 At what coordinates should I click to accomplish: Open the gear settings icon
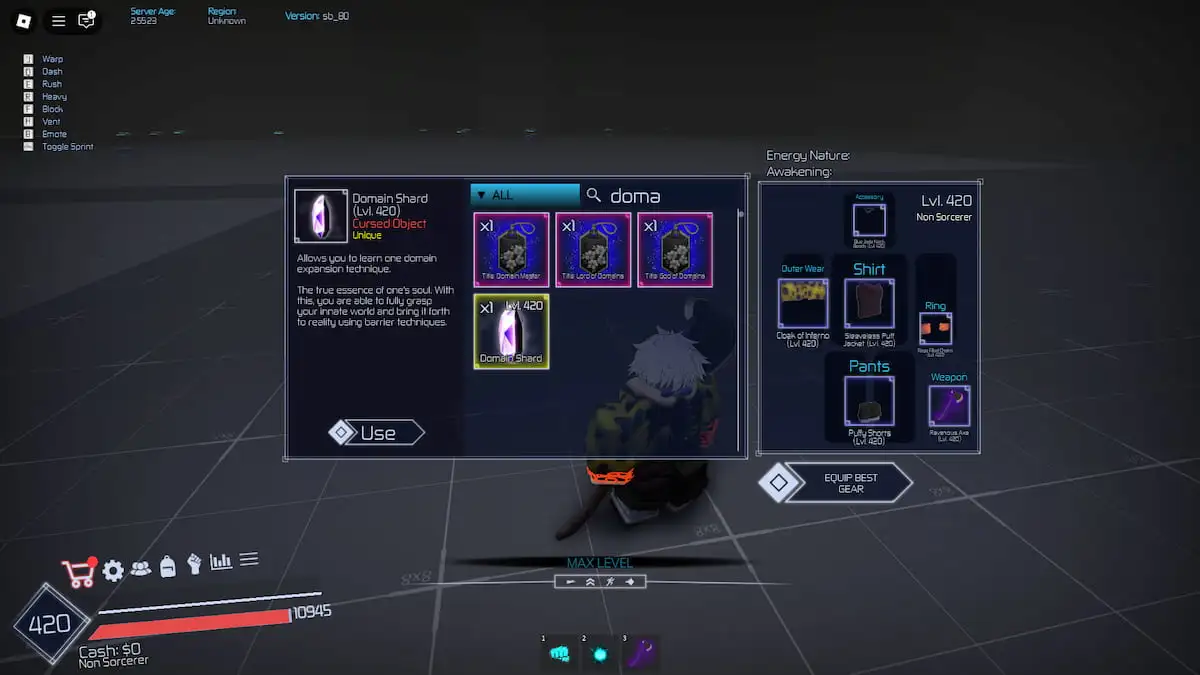tap(113, 570)
